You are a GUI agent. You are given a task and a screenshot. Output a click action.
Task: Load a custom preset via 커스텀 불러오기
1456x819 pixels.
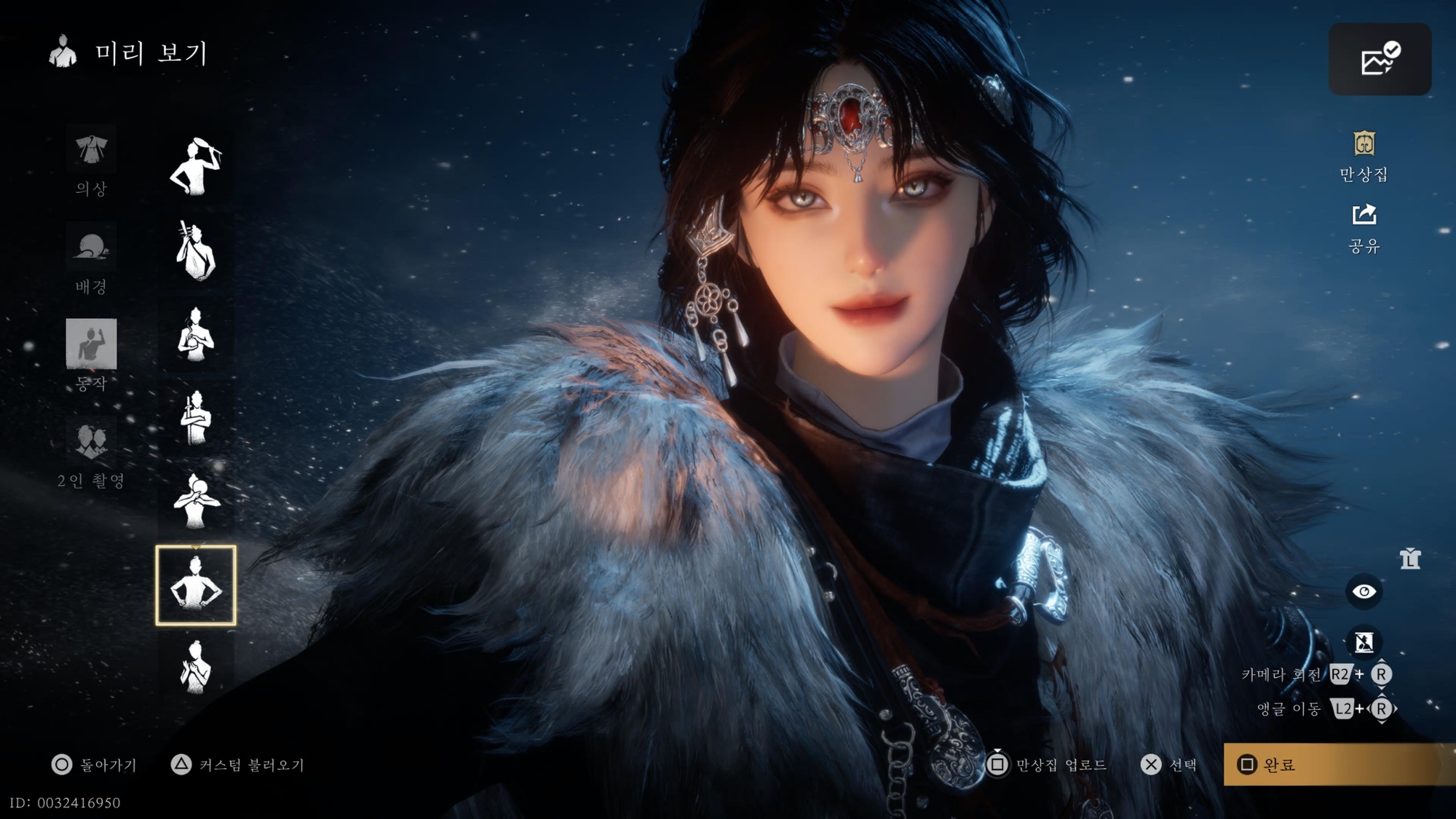tap(238, 764)
